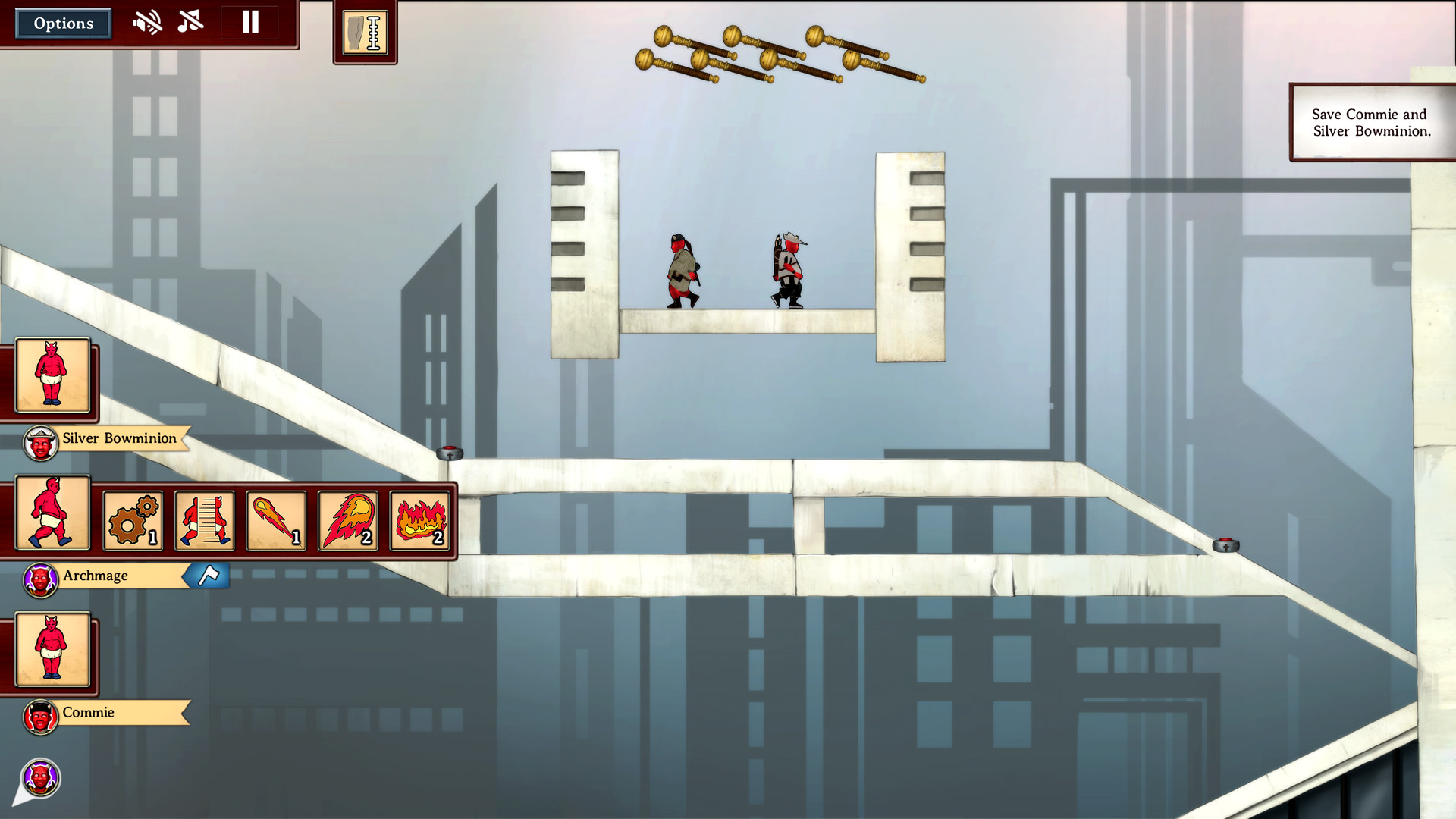Unmute the sound effects

tap(149, 22)
